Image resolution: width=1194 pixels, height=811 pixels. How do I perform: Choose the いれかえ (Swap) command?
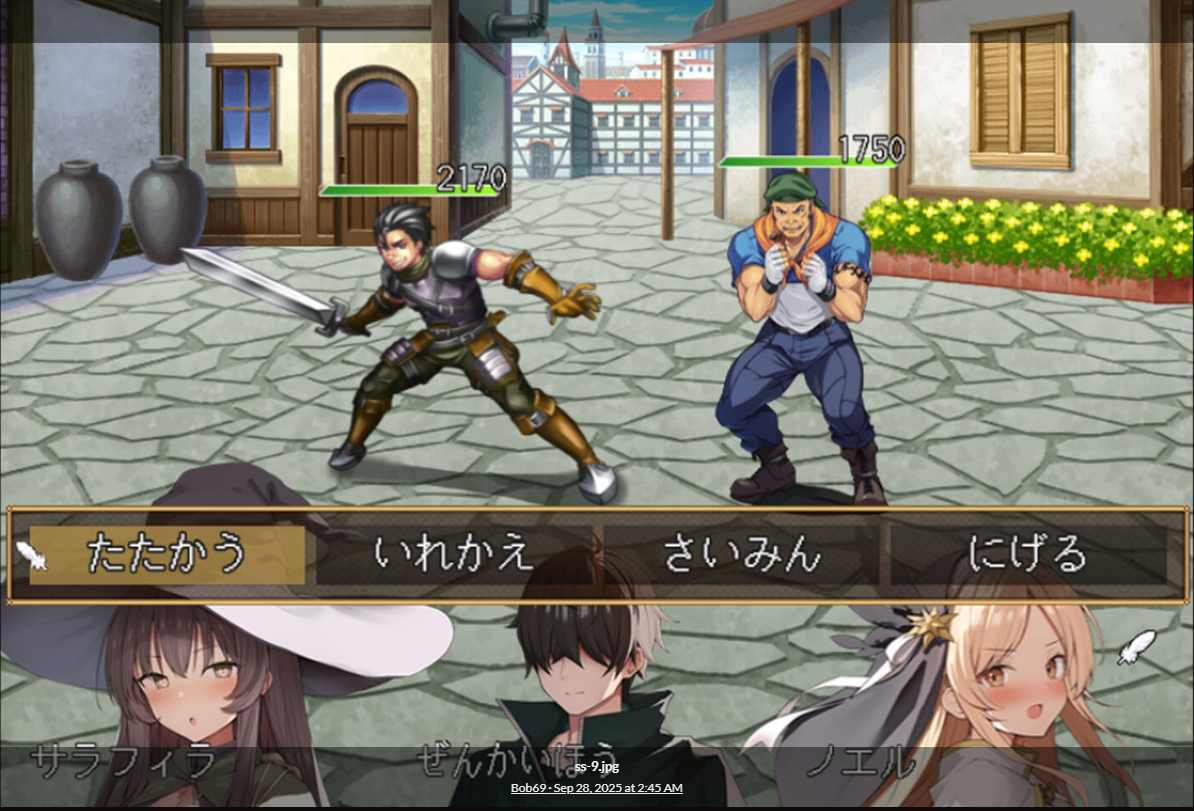click(x=454, y=554)
